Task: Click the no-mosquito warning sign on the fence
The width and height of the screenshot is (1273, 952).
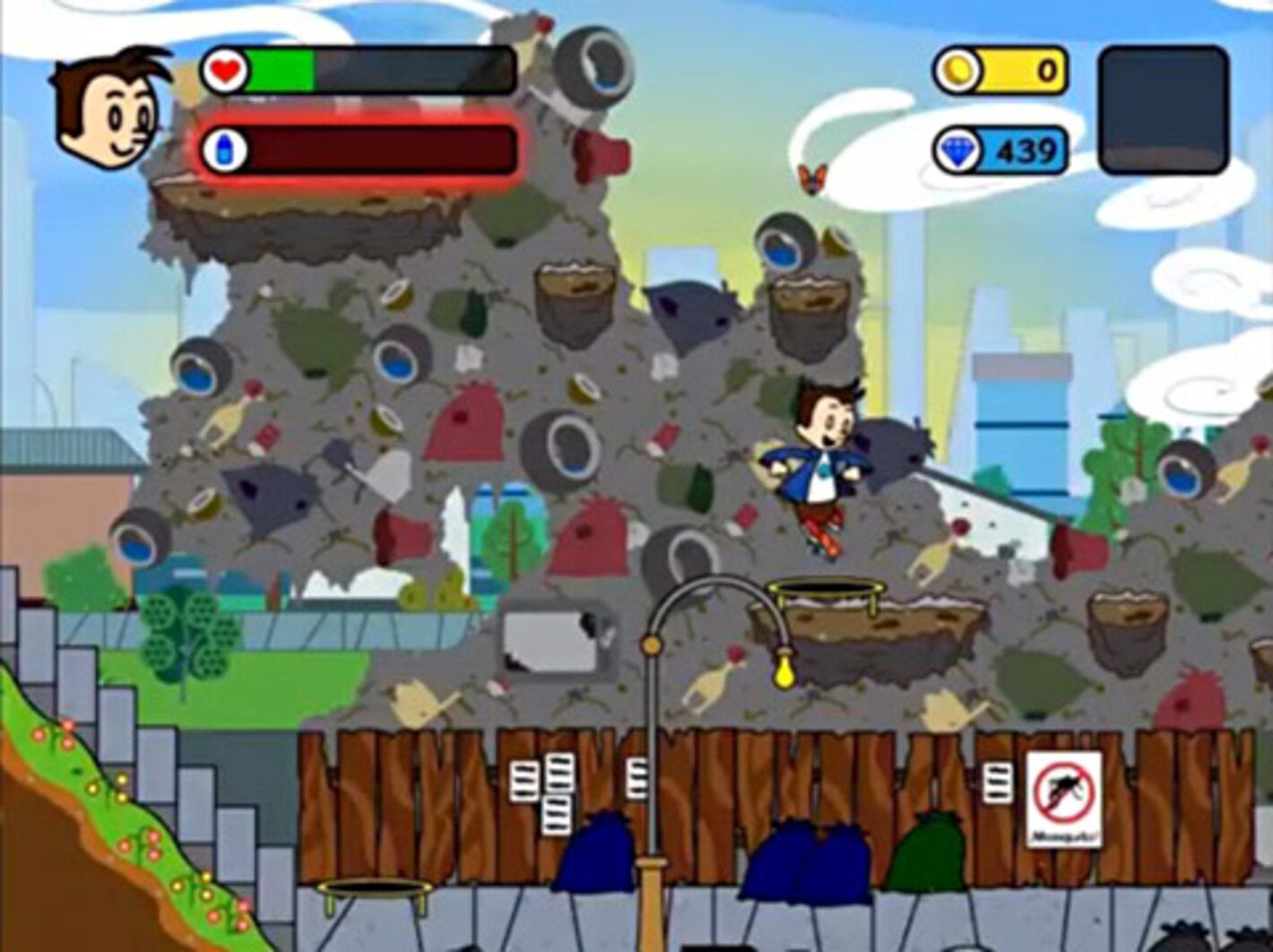Action: (x=1062, y=798)
